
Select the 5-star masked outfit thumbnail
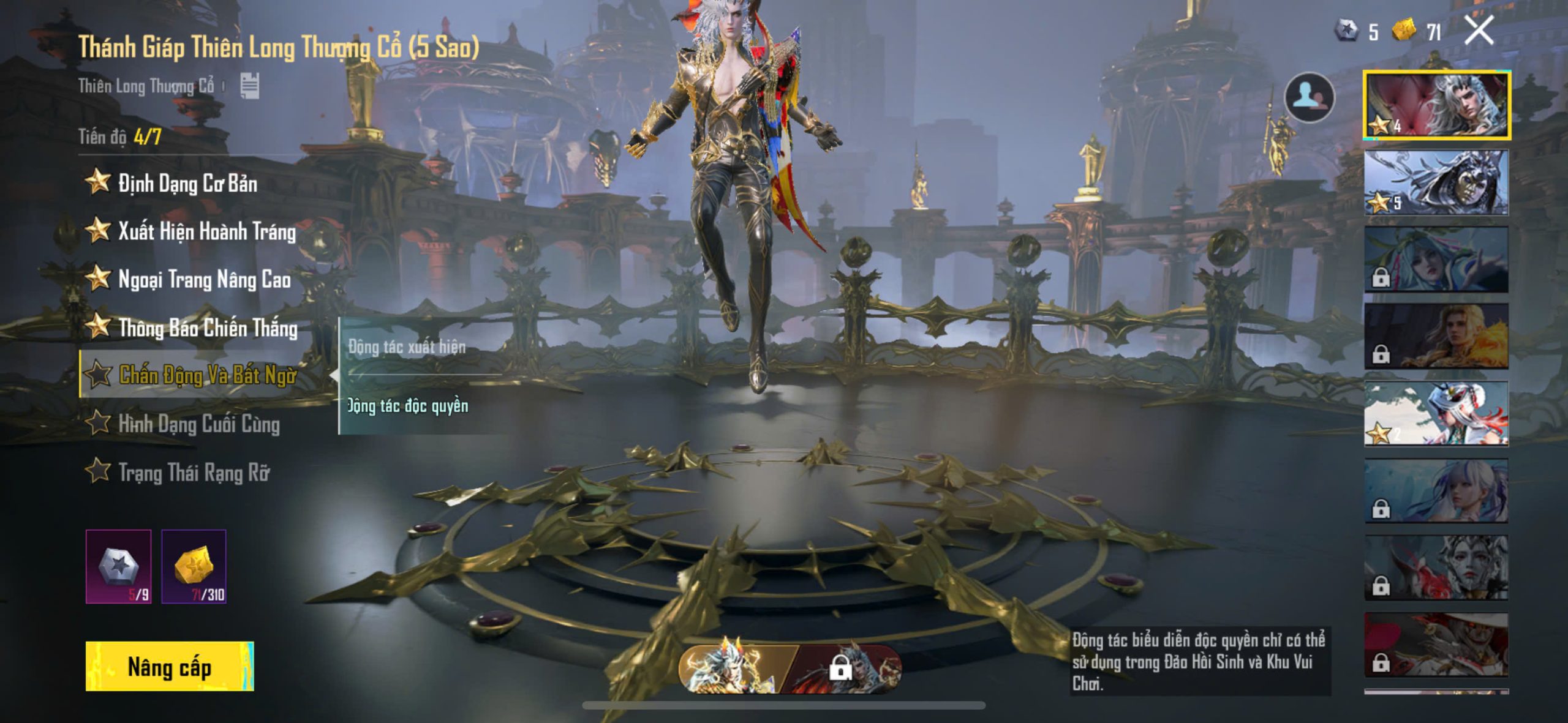click(x=1436, y=182)
